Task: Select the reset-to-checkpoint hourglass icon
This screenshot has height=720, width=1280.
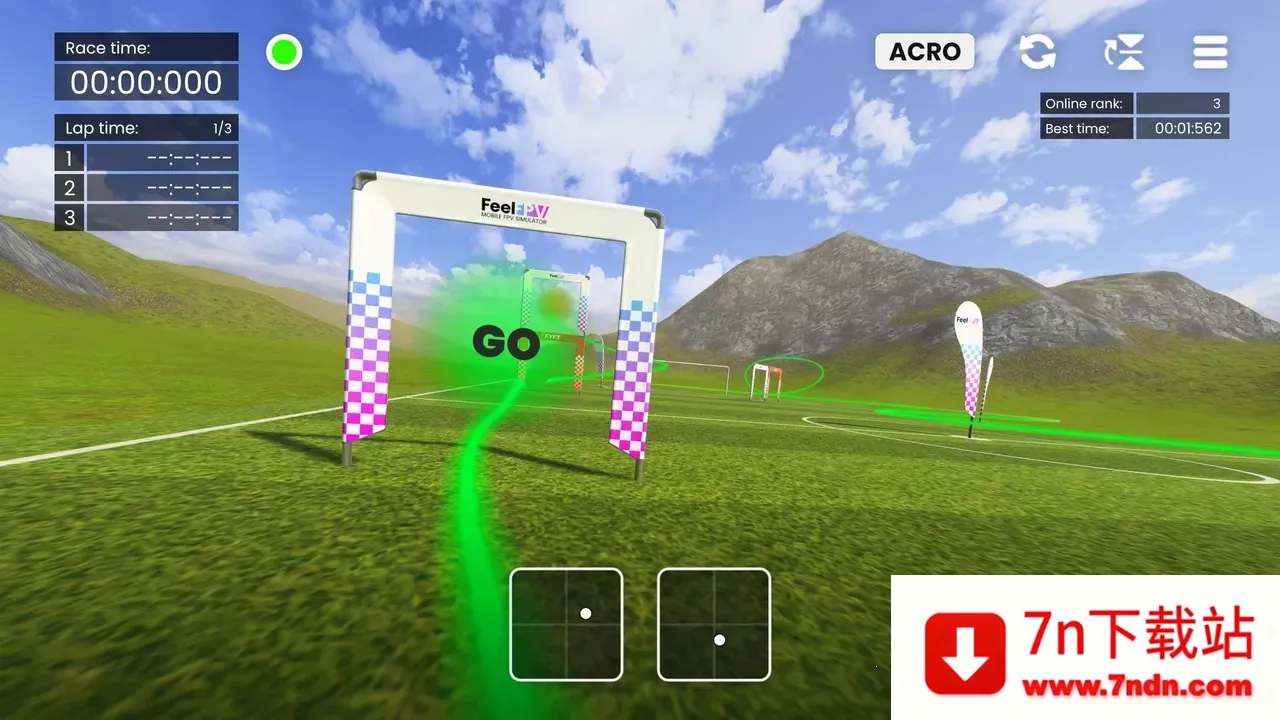Action: [1123, 52]
